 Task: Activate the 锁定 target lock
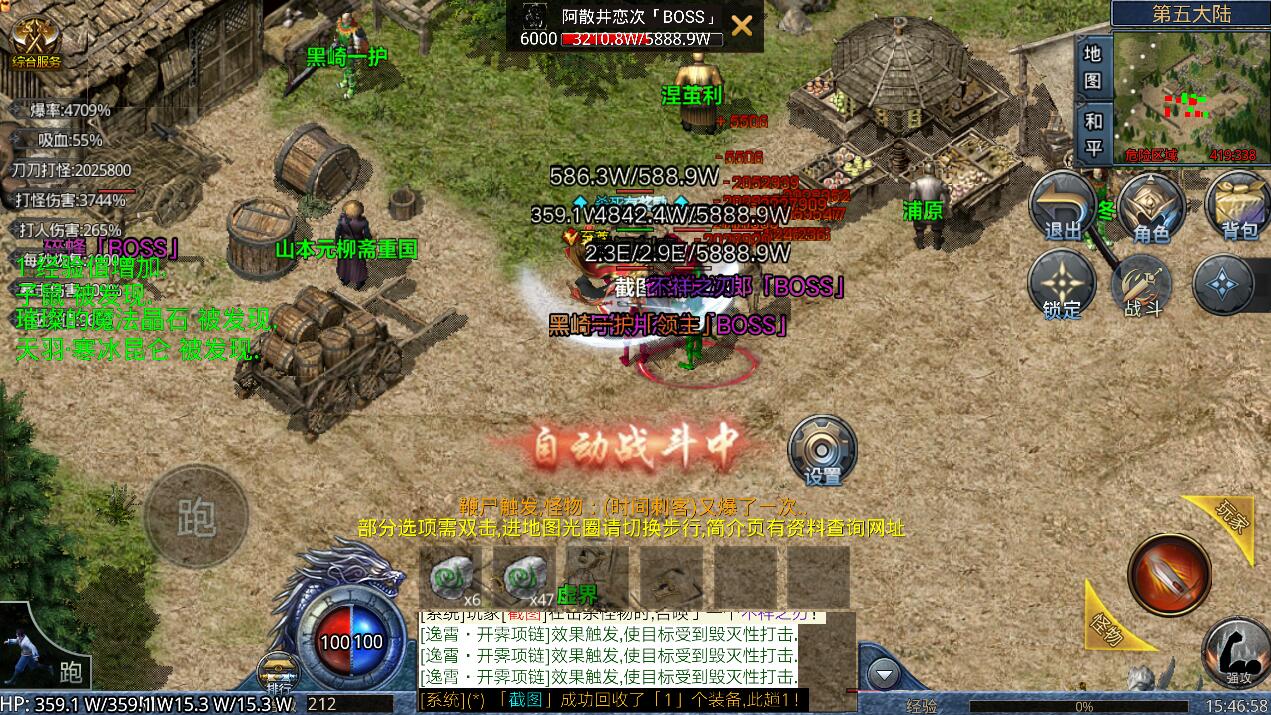pos(1062,284)
